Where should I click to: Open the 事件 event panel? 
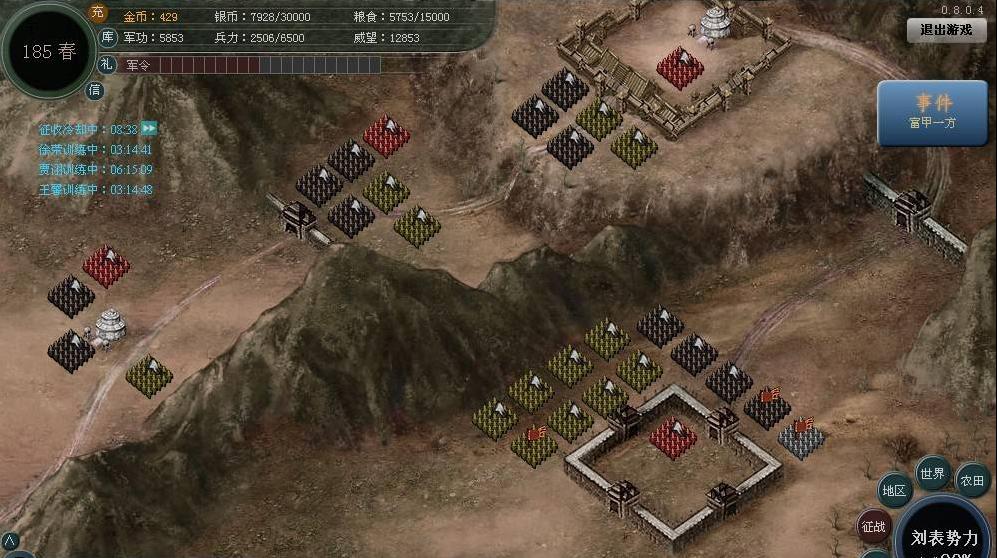pos(931,112)
